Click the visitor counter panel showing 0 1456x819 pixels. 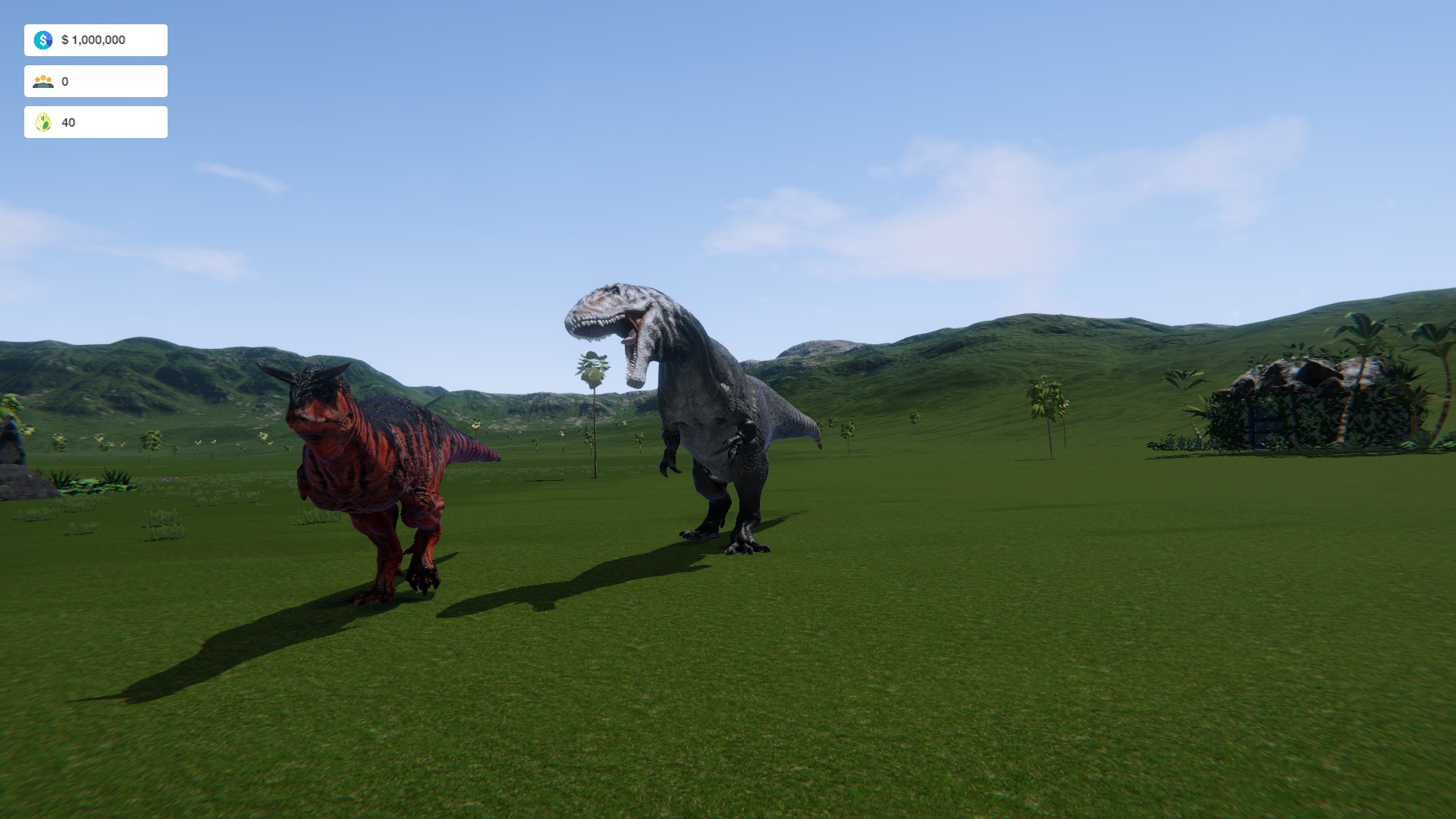[x=96, y=80]
